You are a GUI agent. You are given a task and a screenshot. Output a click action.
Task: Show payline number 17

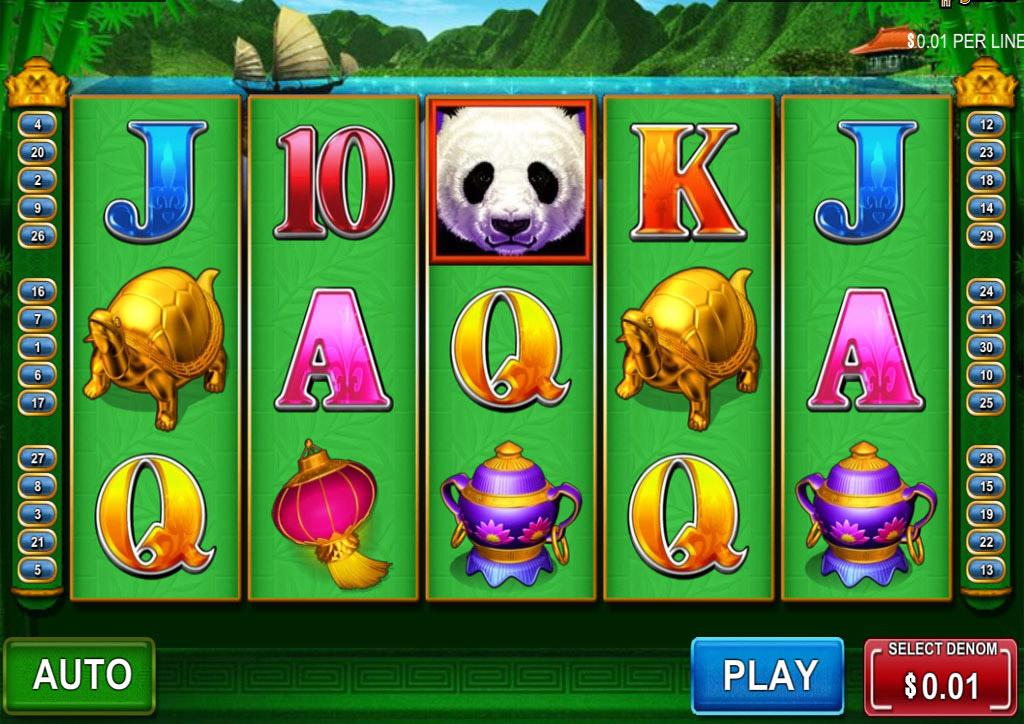click(38, 403)
